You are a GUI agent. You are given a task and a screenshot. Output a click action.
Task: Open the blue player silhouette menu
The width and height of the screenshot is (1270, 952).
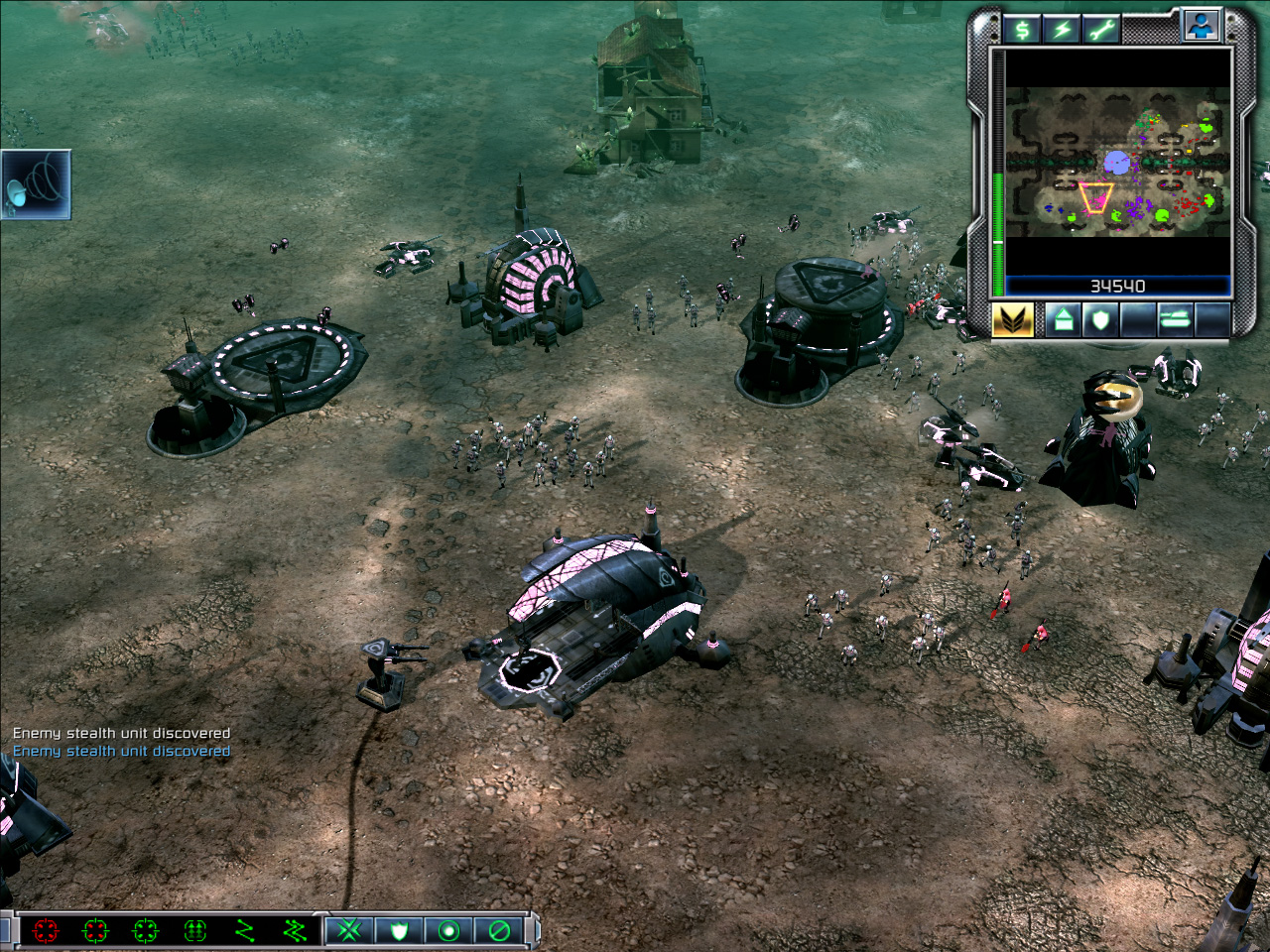click(1201, 27)
